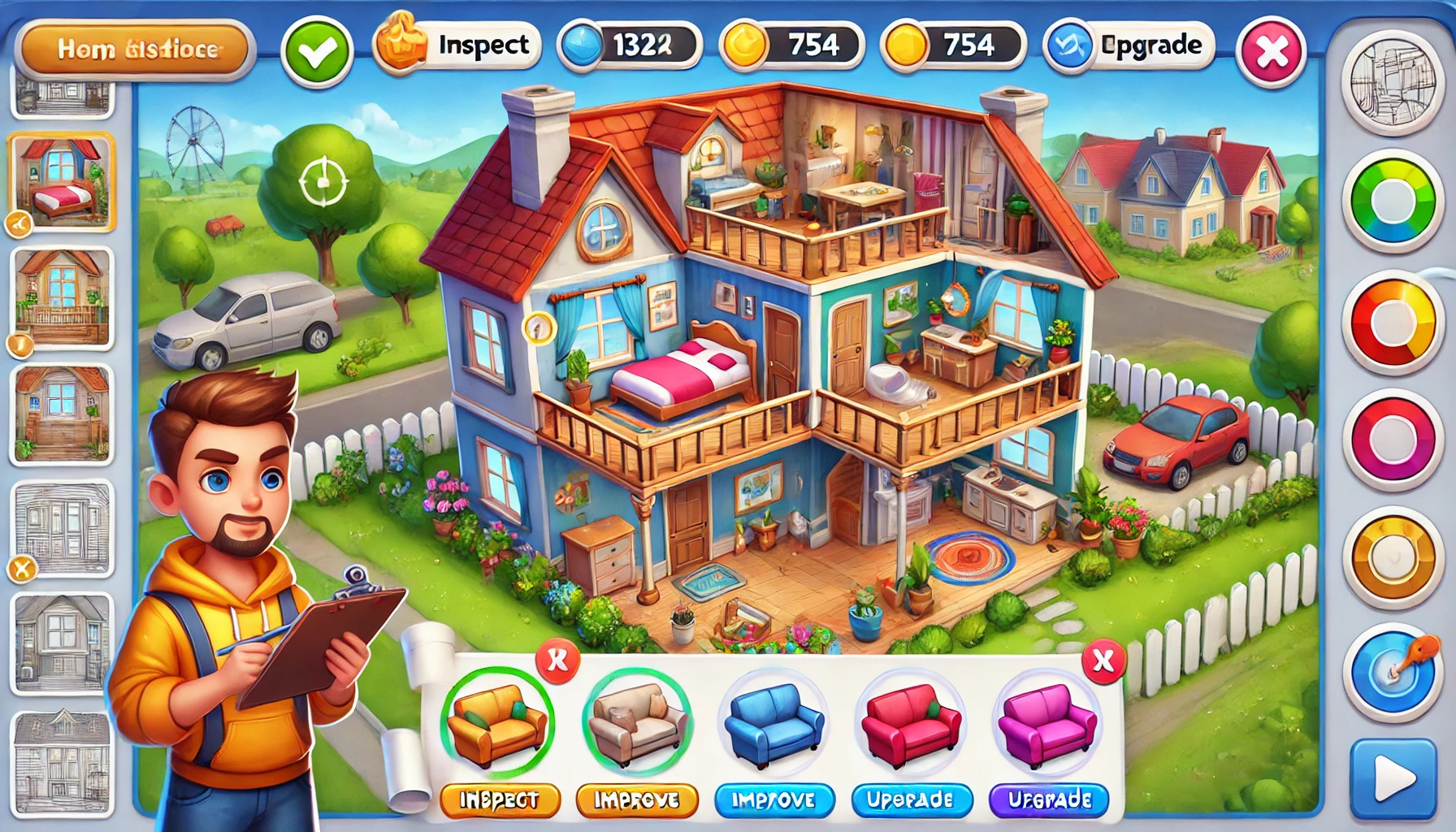Viewport: 1456px width, 832px height.
Task: Open the Inspect button in top bar
Action: click(x=456, y=45)
